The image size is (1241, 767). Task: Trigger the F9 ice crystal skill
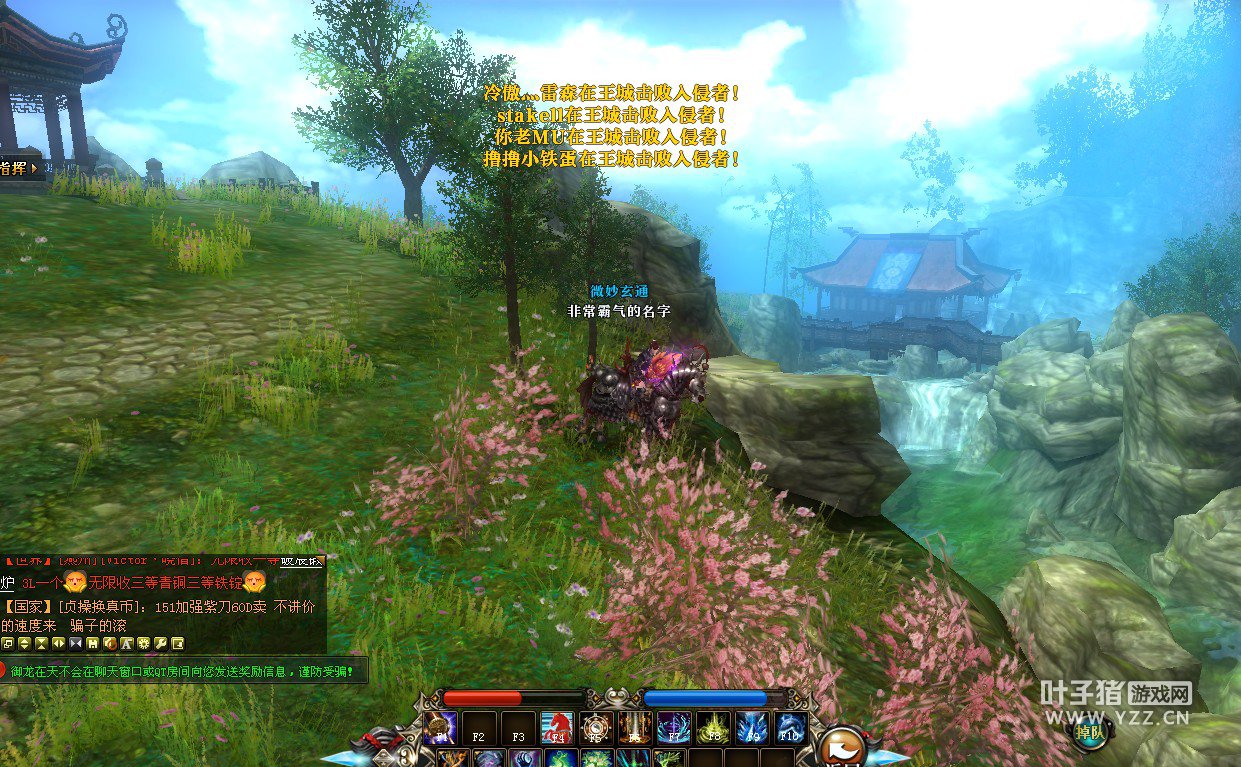(x=752, y=728)
